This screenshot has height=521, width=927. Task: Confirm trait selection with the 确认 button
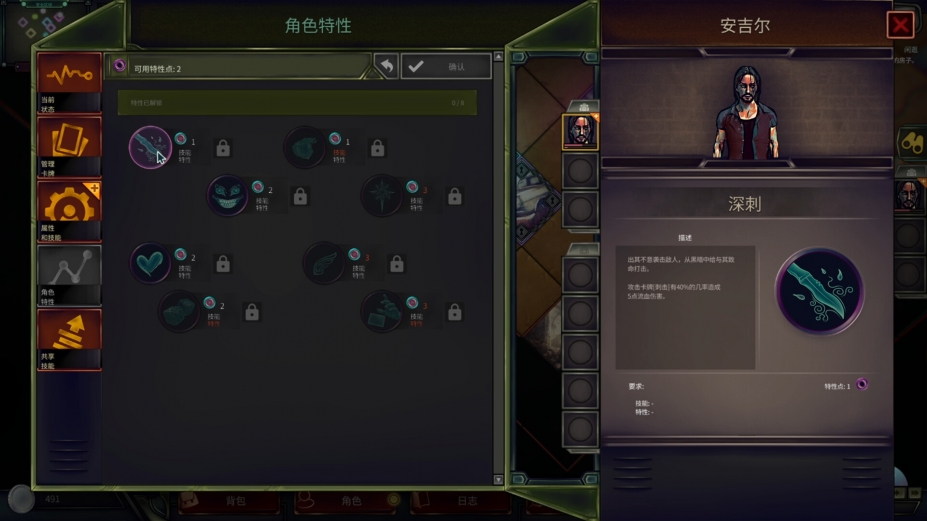[446, 66]
